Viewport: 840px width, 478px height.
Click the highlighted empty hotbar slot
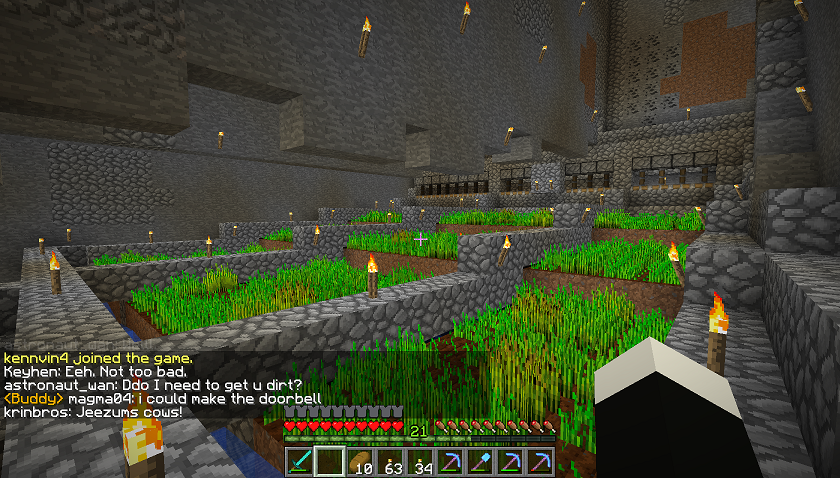point(329,461)
